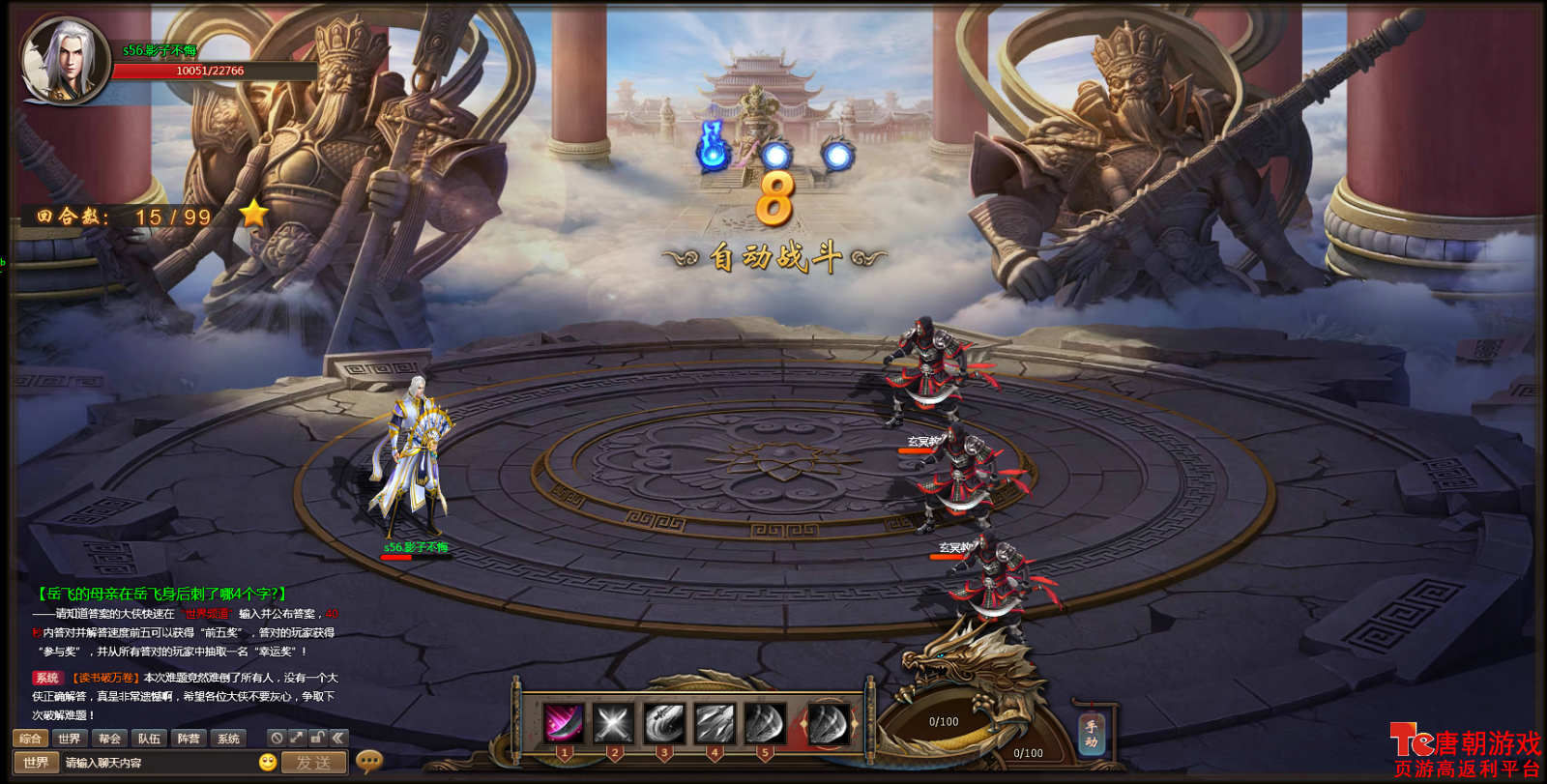1547x784 pixels.
Task: Toggle the chat block circle-slash icon
Action: coord(277,738)
